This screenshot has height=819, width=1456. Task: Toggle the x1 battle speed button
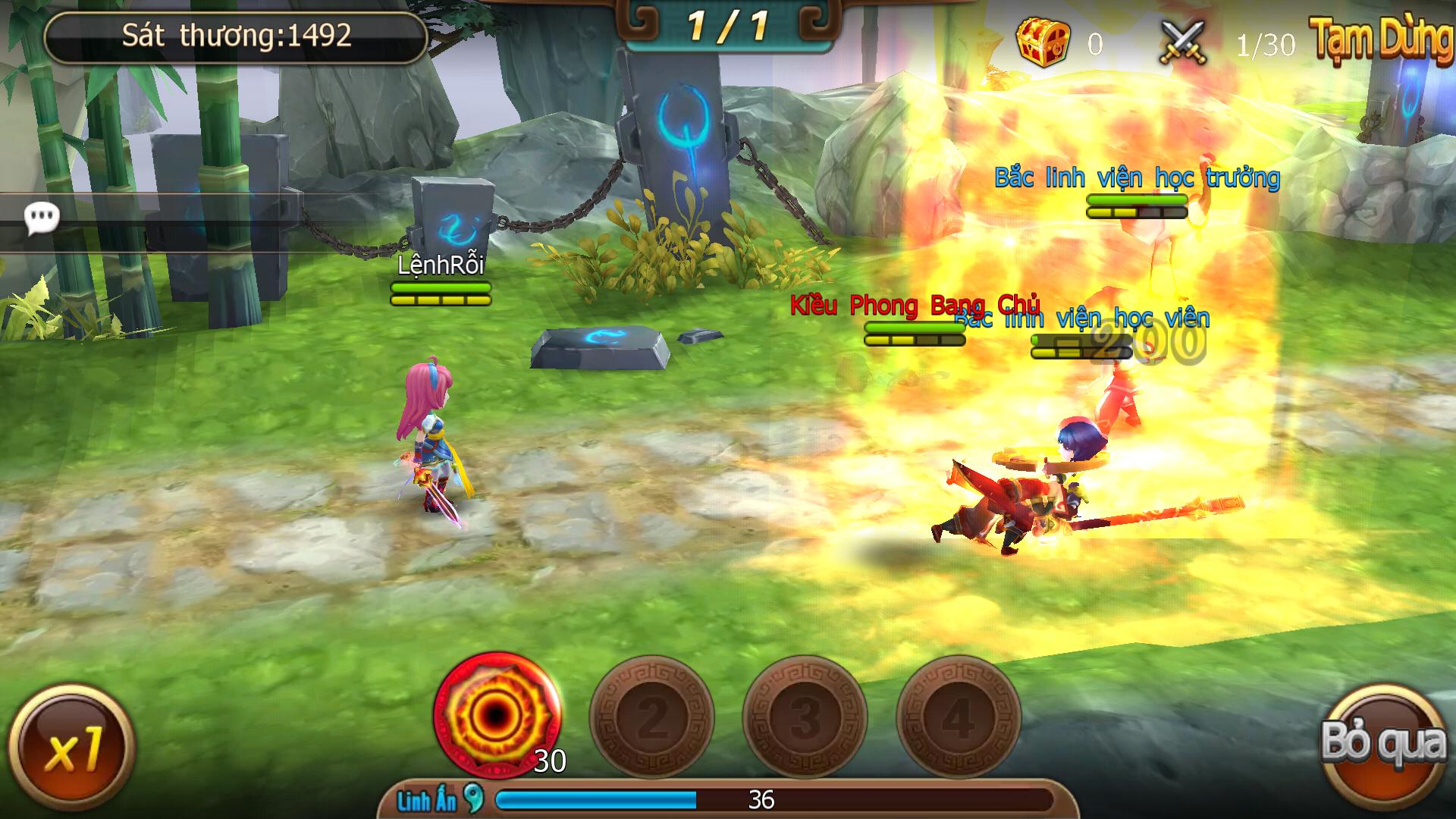point(72,747)
